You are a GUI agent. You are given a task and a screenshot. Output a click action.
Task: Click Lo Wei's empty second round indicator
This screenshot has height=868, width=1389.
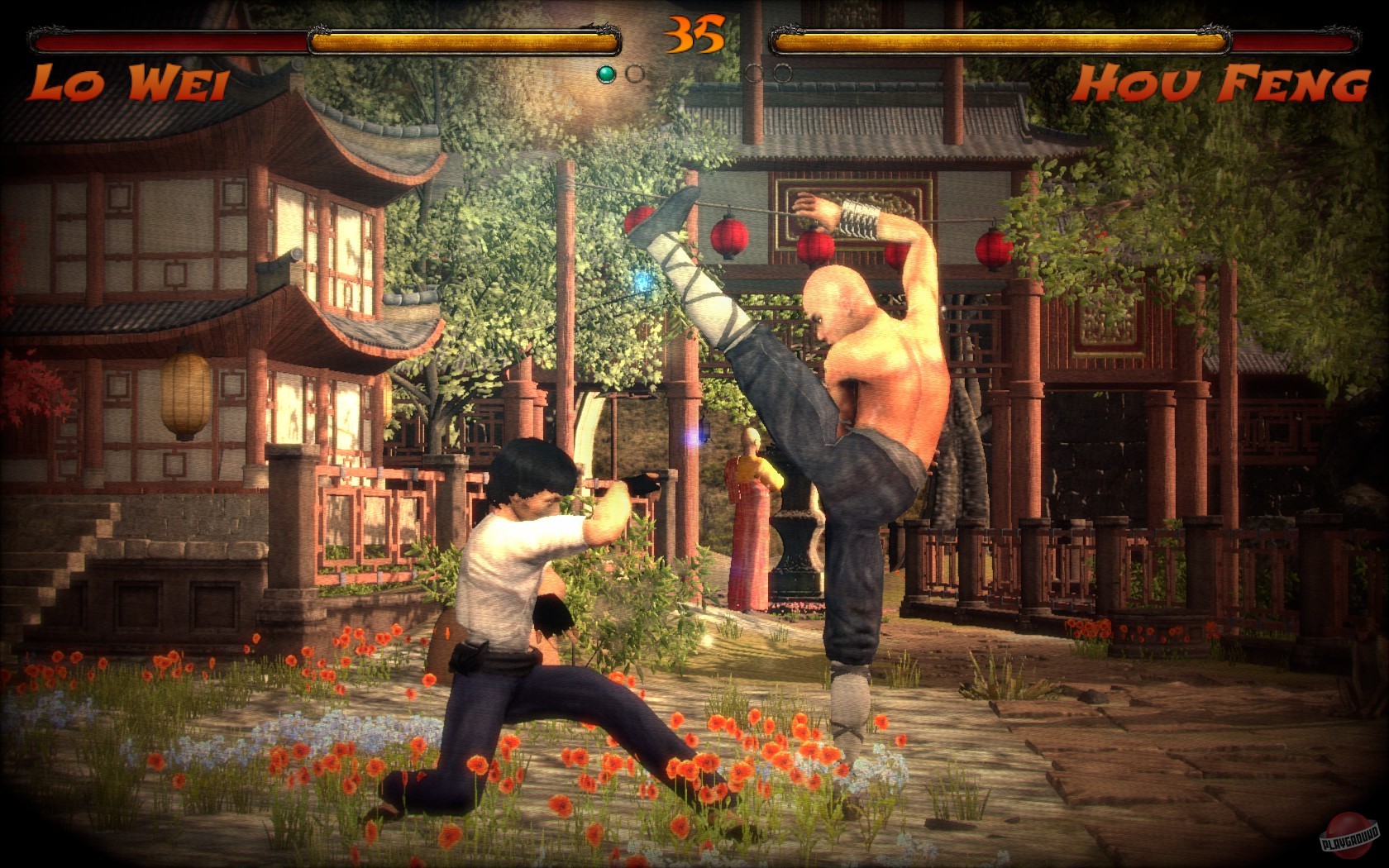pos(635,72)
